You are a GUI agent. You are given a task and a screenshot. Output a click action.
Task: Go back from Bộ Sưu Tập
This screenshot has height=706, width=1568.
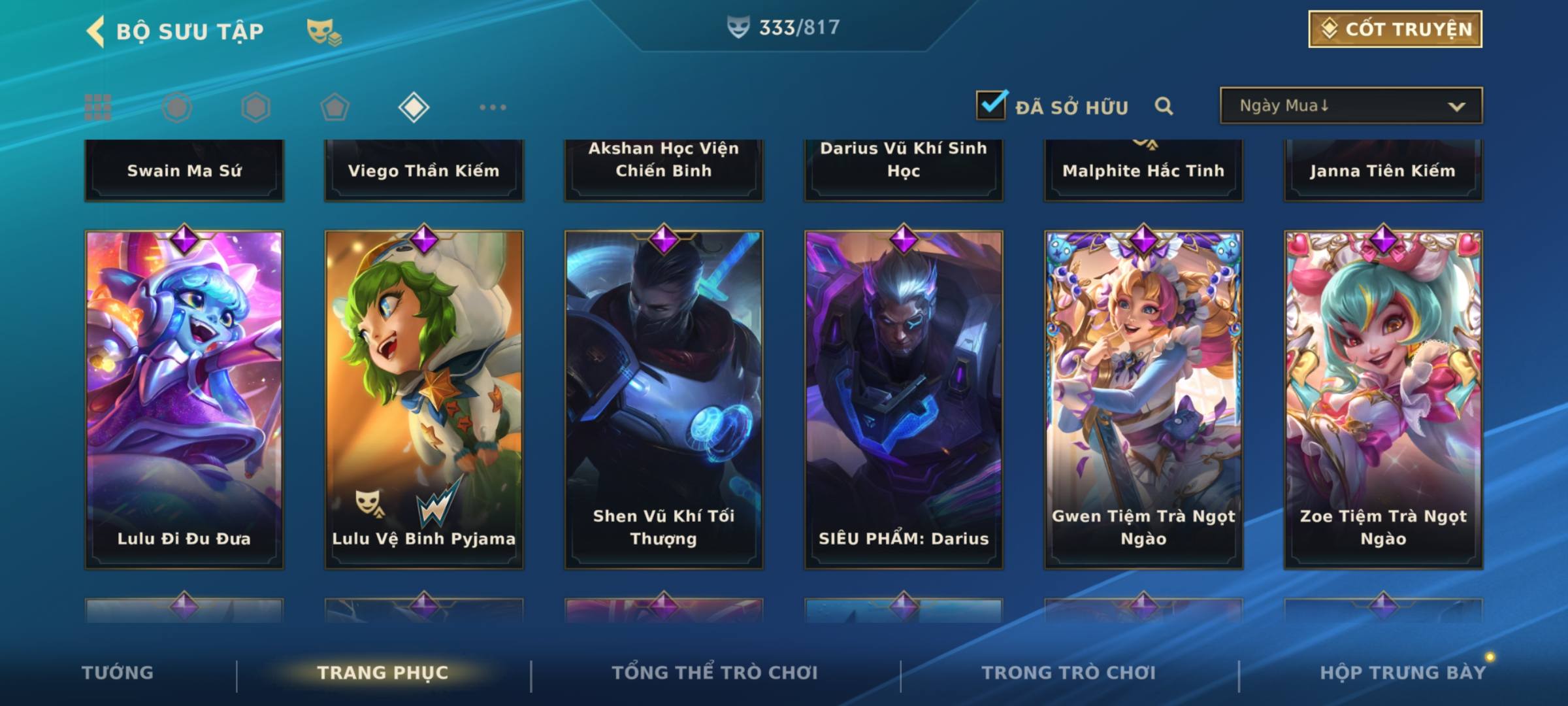96,31
